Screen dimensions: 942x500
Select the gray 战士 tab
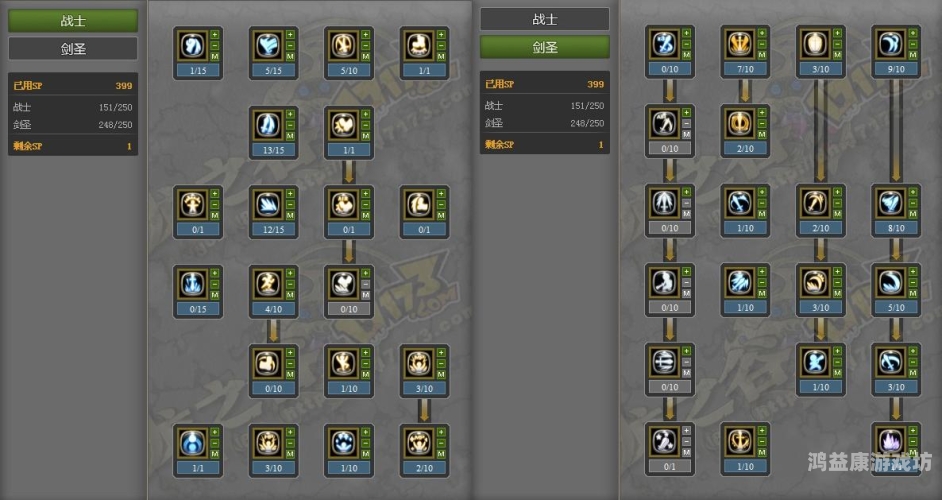click(x=544, y=19)
